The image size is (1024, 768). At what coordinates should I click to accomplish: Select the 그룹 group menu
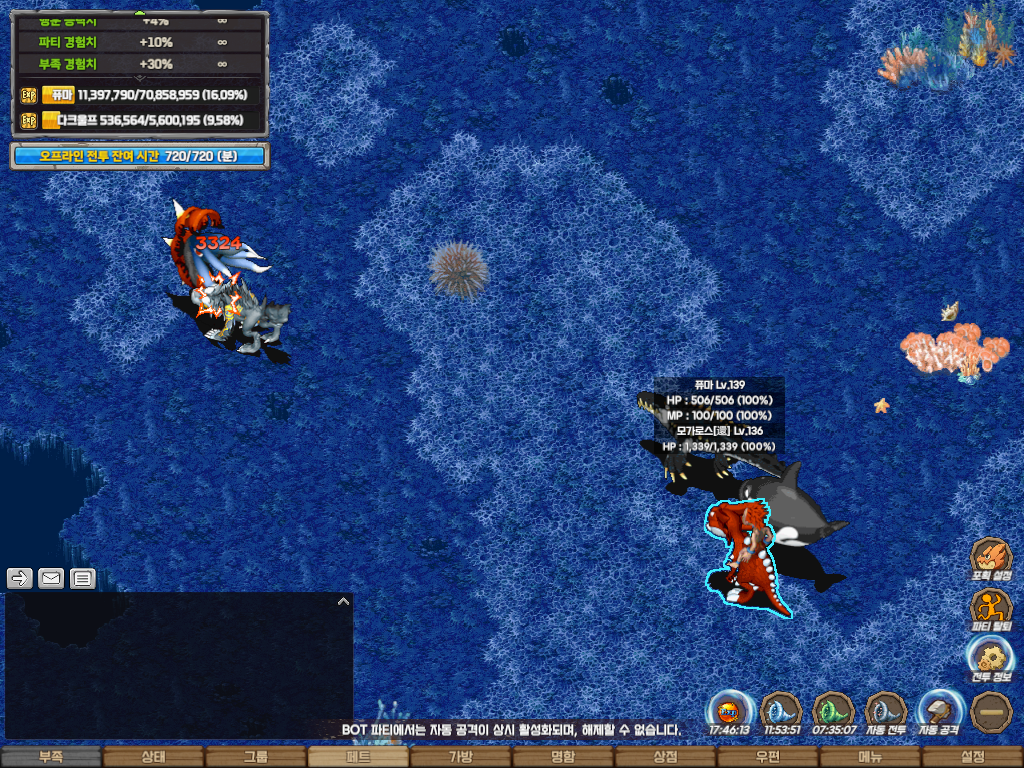click(256, 757)
